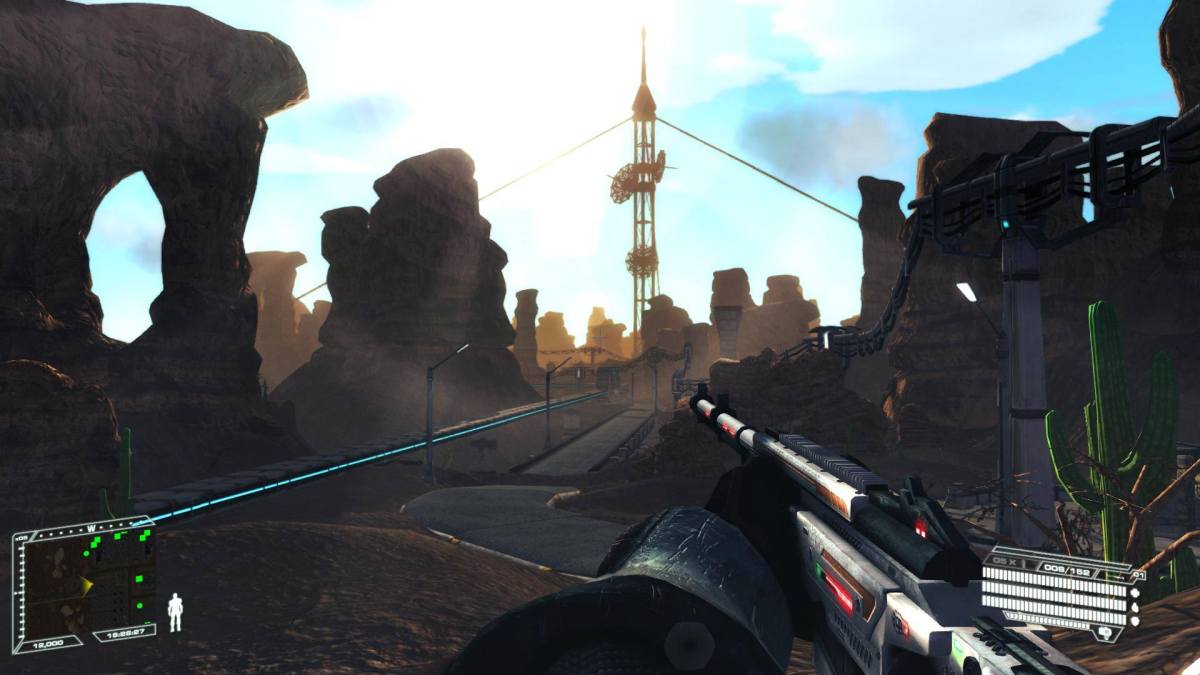Select the white soldier stance icon

(x=175, y=612)
